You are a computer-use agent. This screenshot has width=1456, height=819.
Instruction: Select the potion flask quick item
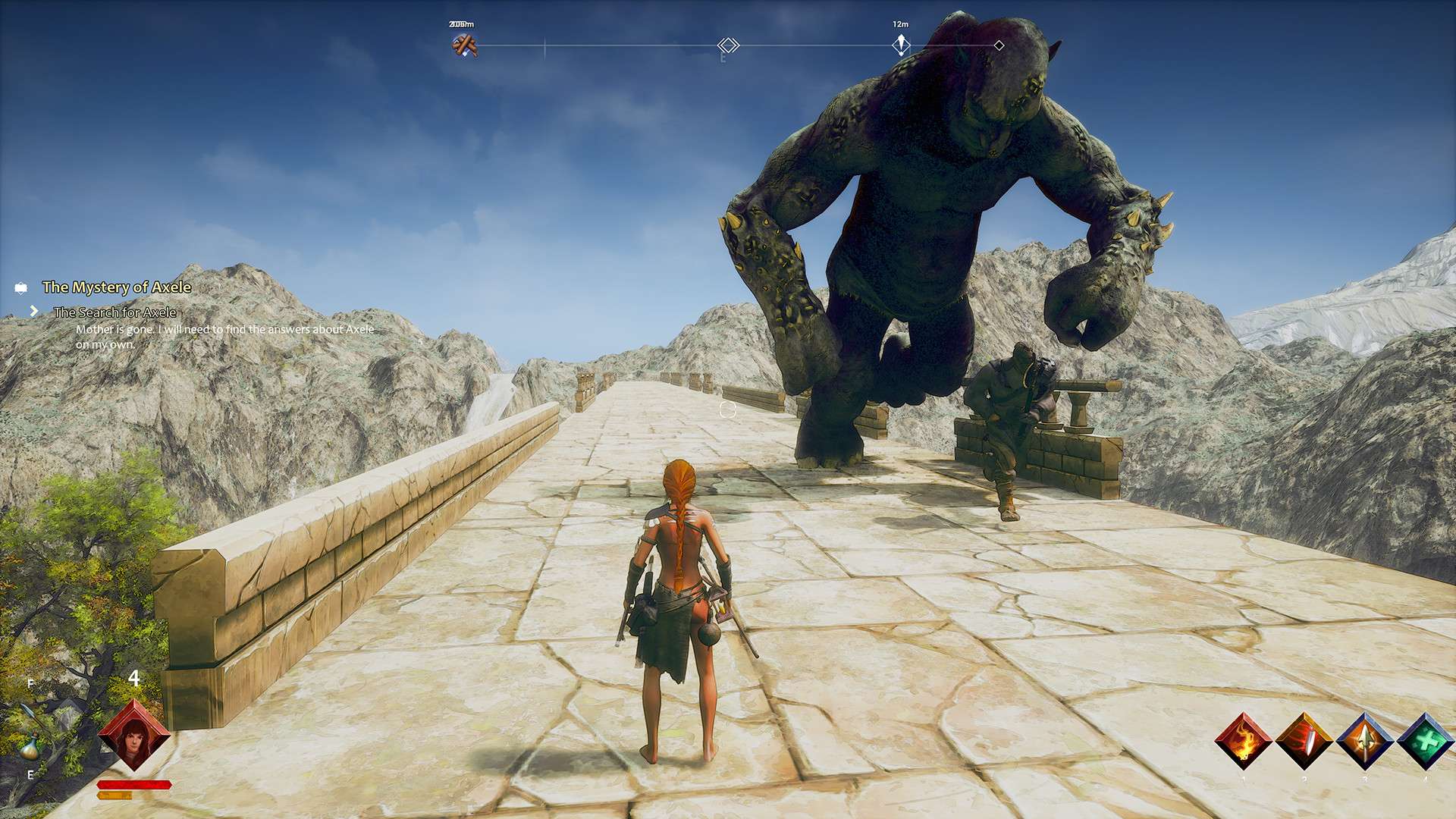(x=30, y=748)
